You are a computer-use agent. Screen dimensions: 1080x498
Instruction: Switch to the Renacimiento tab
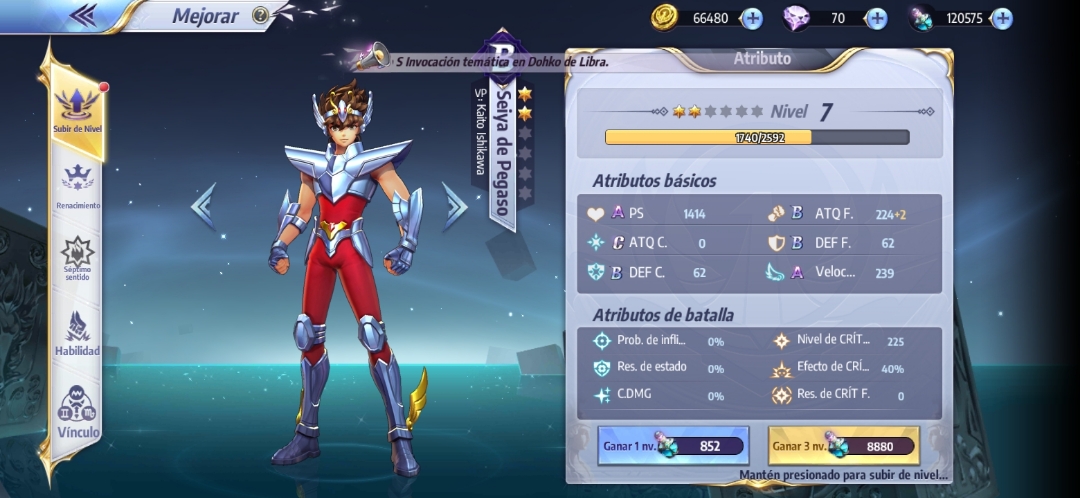78,188
